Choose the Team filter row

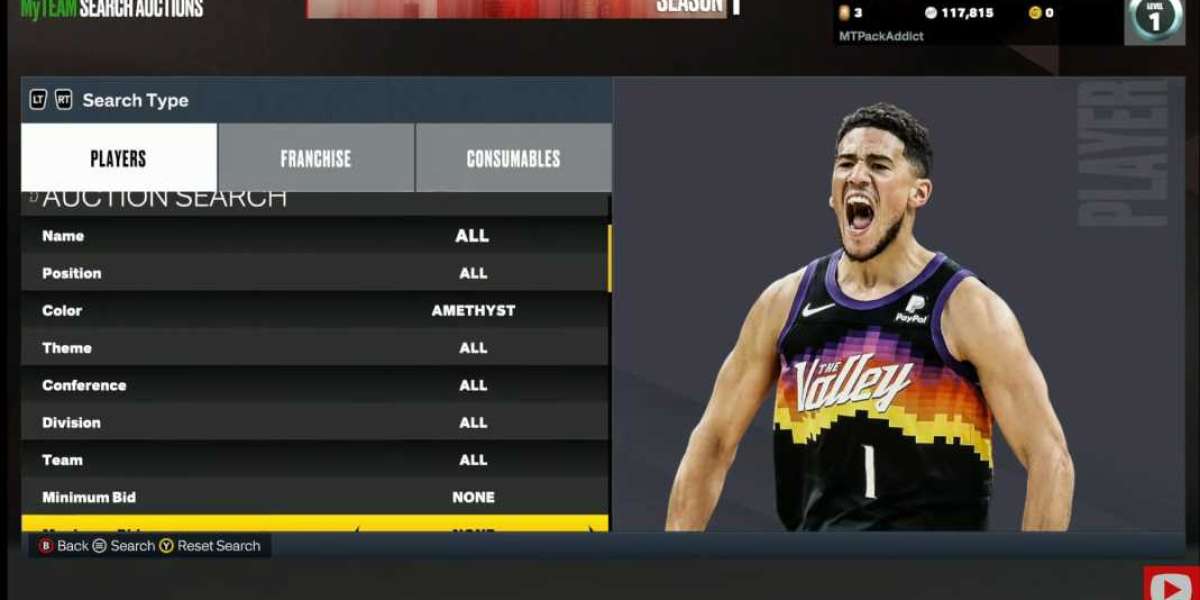point(314,460)
